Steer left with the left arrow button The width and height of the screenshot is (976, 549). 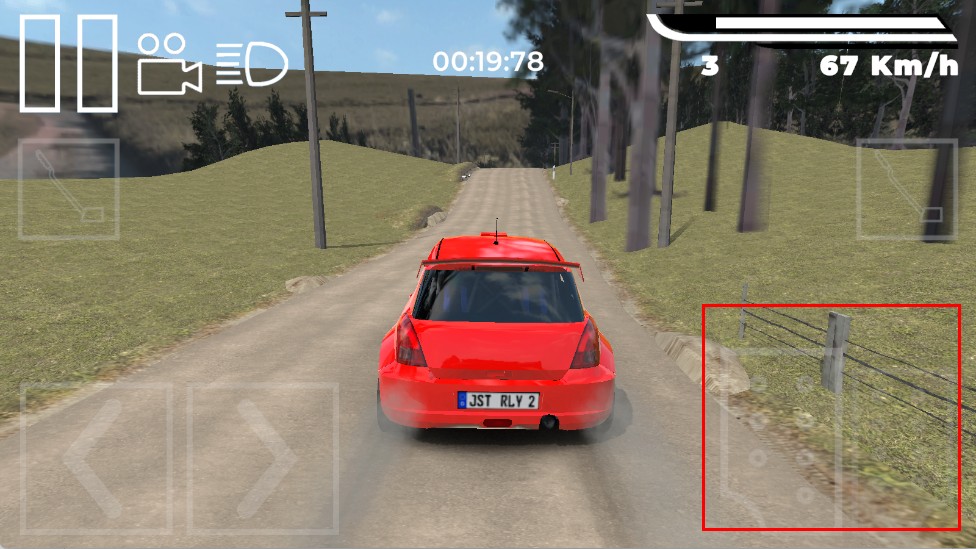96,457
